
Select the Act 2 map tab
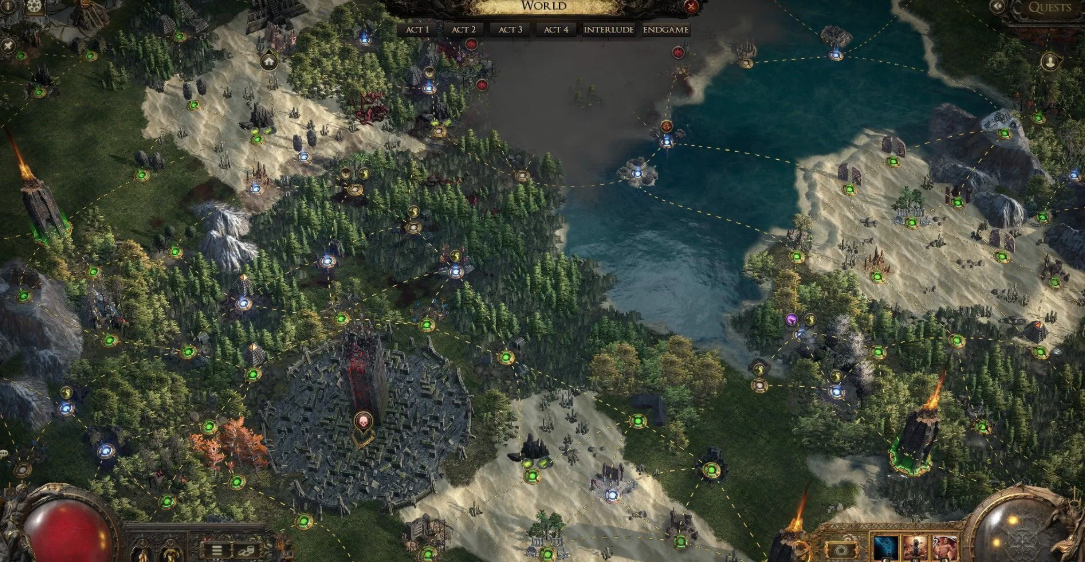pyautogui.click(x=464, y=30)
